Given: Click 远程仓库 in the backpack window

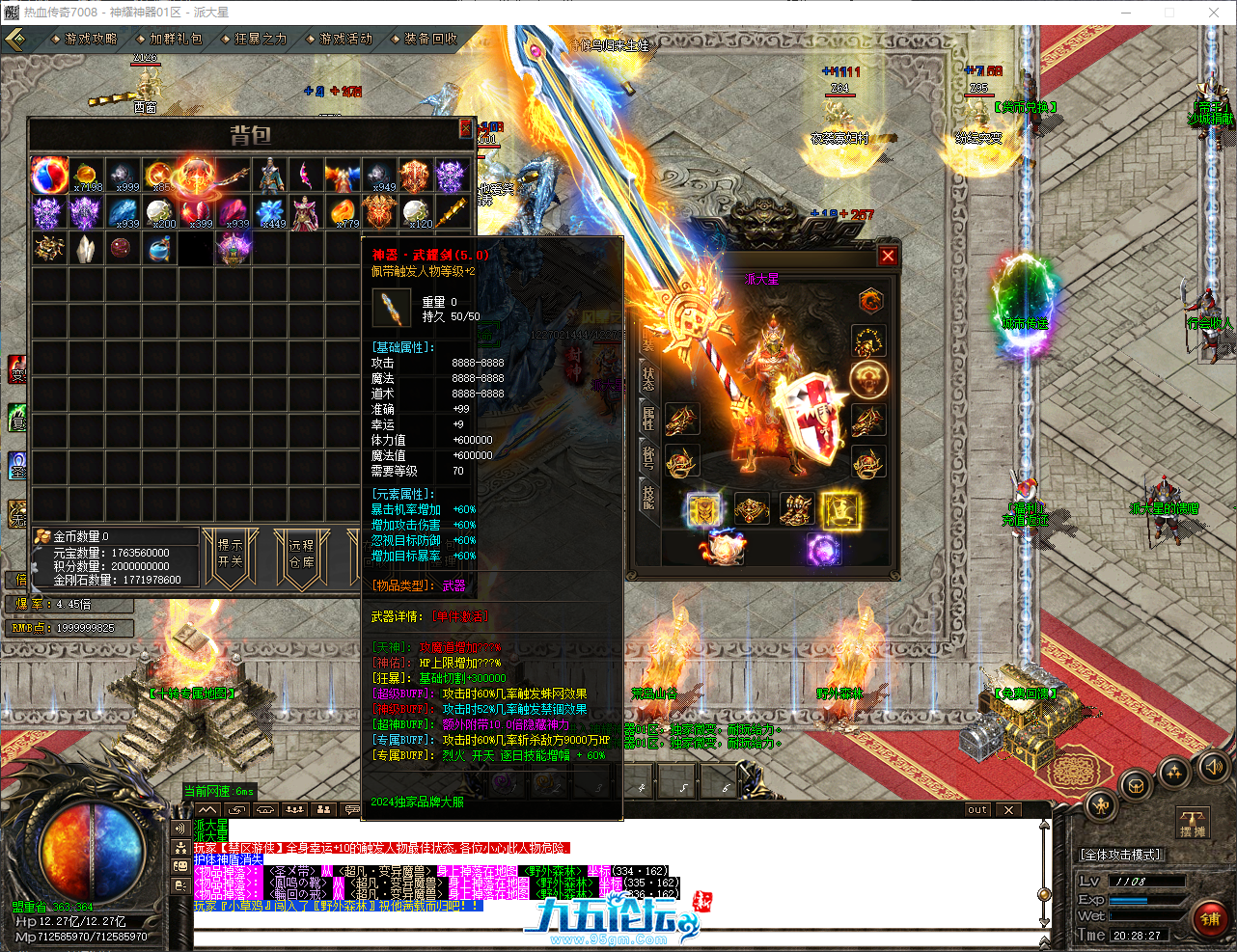Looking at the screenshot, I should tap(301, 555).
